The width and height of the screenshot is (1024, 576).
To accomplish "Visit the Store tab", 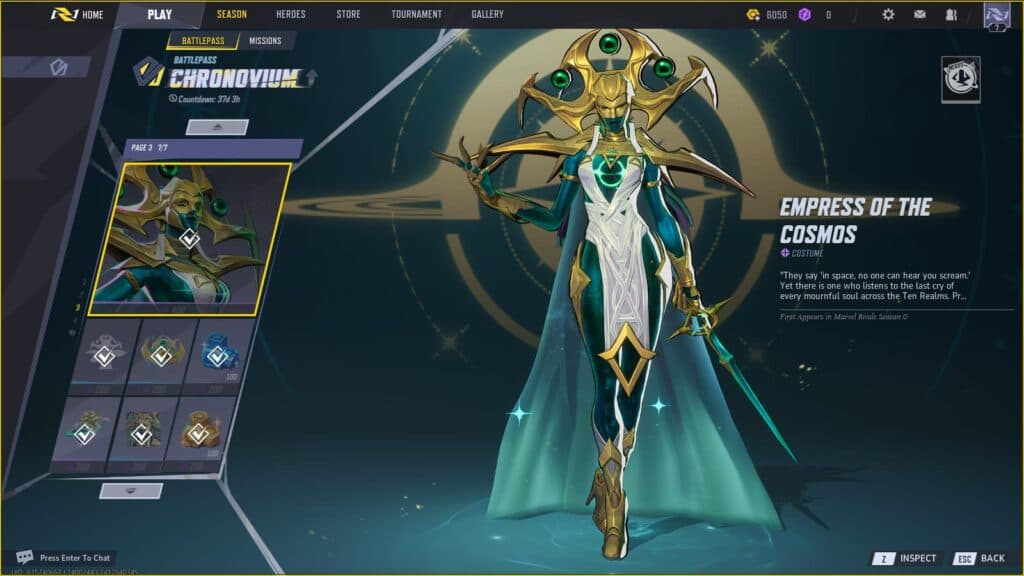I will coord(348,15).
